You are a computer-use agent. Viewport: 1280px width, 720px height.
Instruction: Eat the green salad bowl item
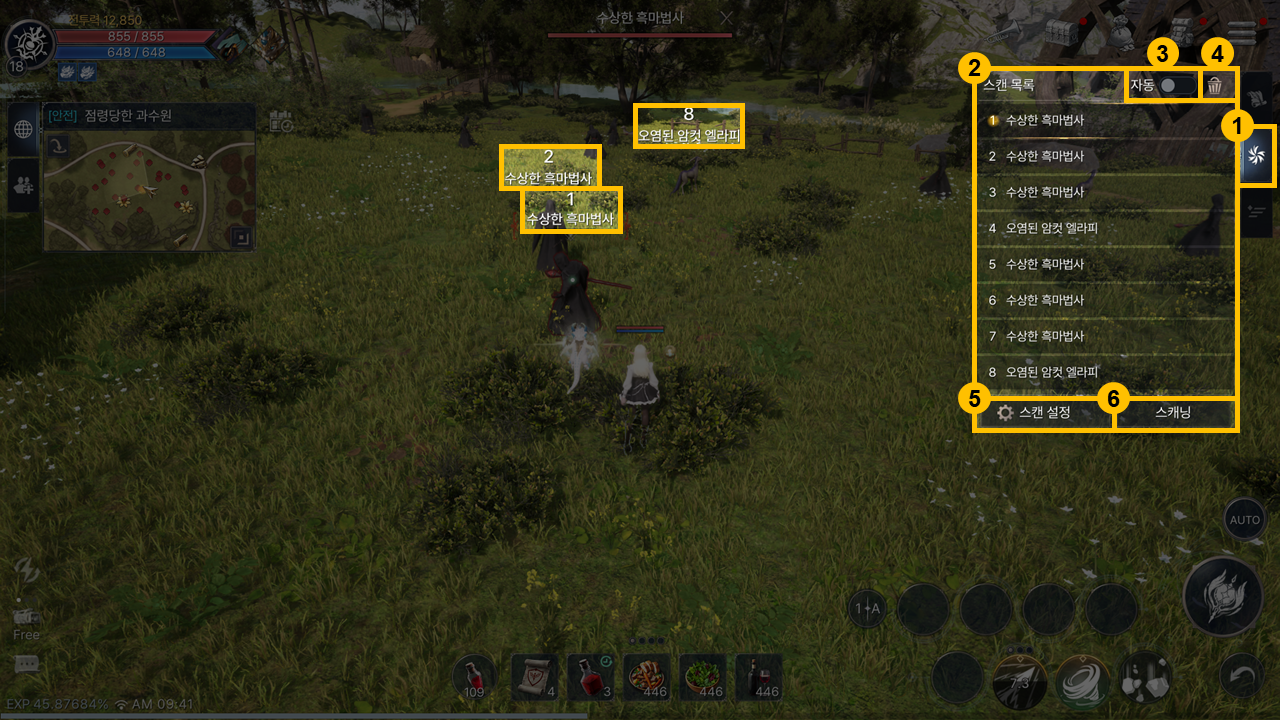[x=702, y=677]
